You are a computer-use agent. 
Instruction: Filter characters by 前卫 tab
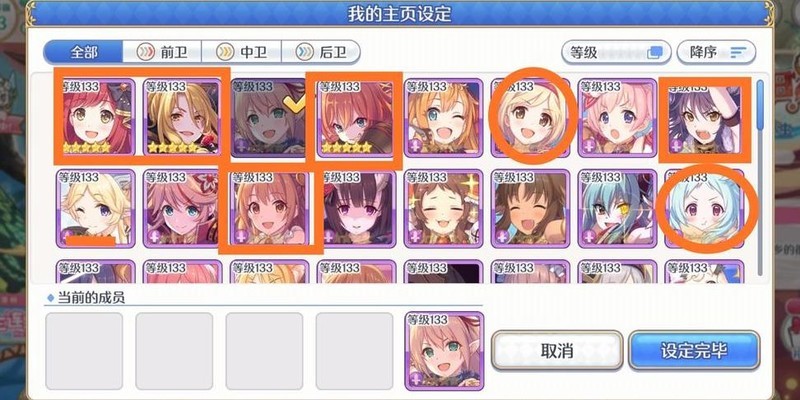(162, 52)
